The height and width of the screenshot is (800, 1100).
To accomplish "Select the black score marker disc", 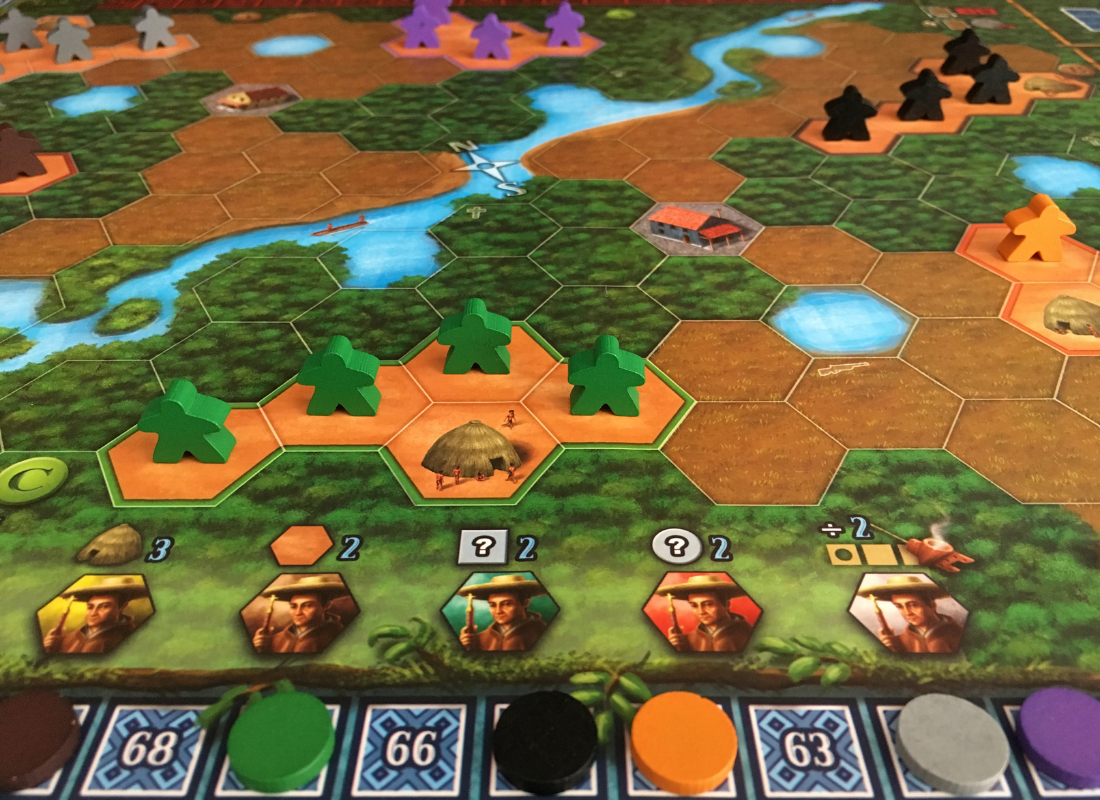I will point(545,741).
